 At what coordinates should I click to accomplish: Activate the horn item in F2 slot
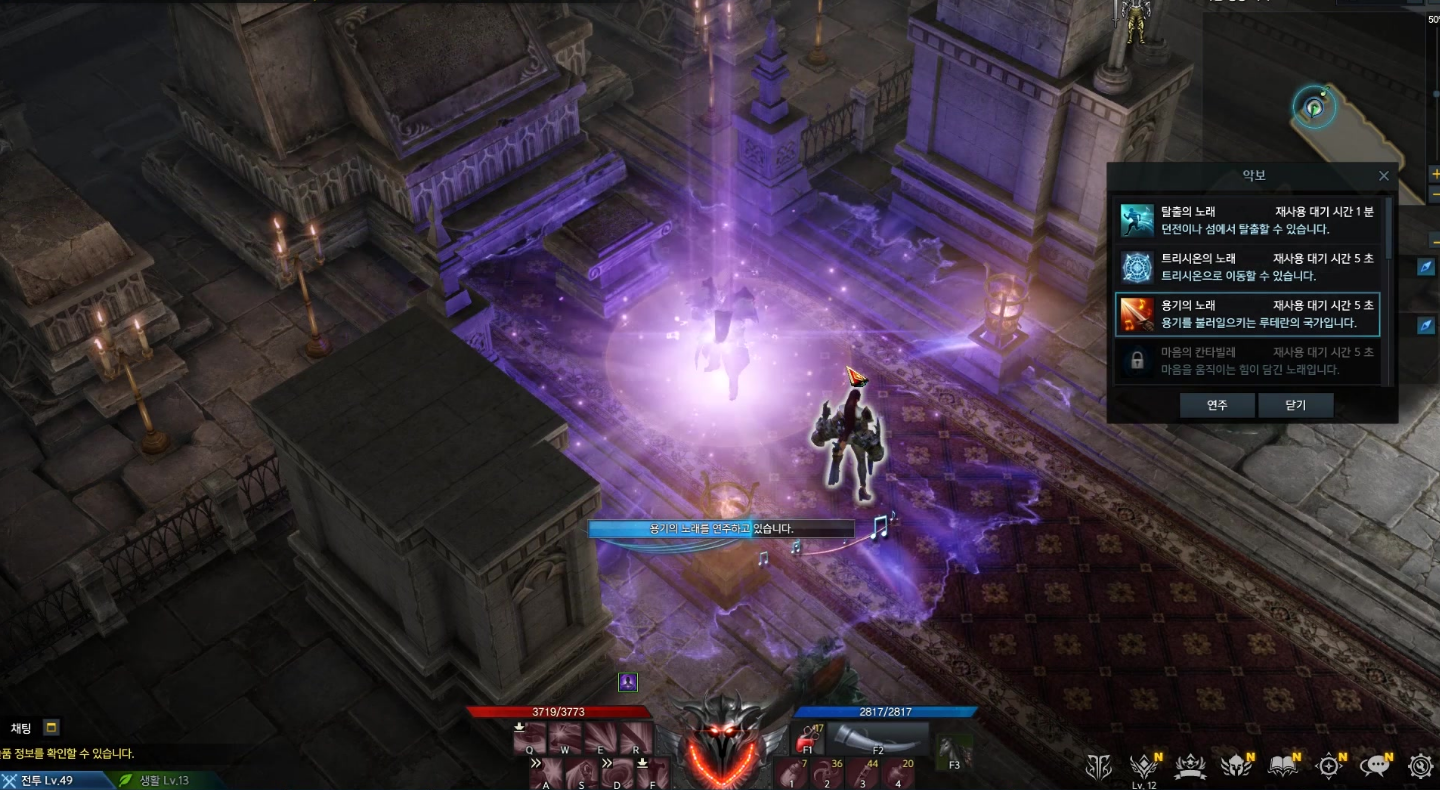click(878, 739)
